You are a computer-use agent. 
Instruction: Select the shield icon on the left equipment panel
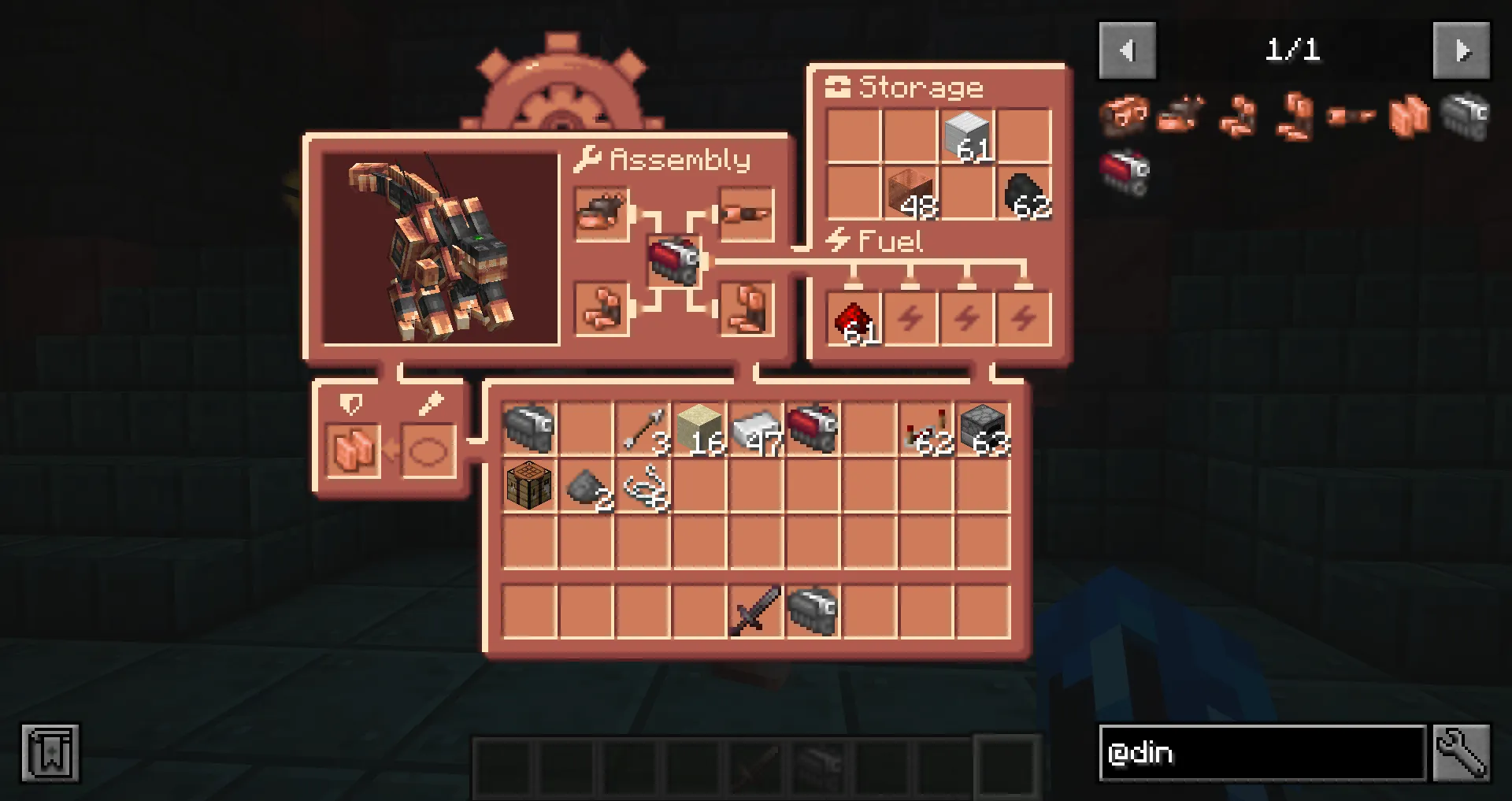(351, 405)
